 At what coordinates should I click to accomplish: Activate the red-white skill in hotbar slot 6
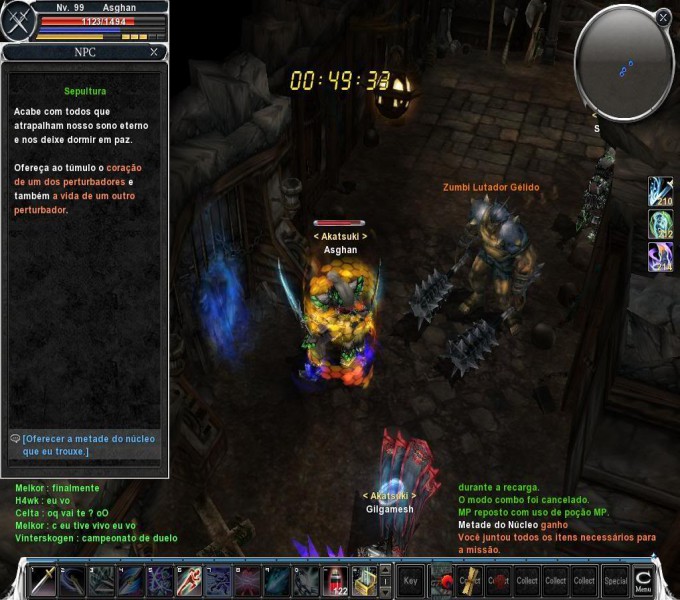pos(189,581)
